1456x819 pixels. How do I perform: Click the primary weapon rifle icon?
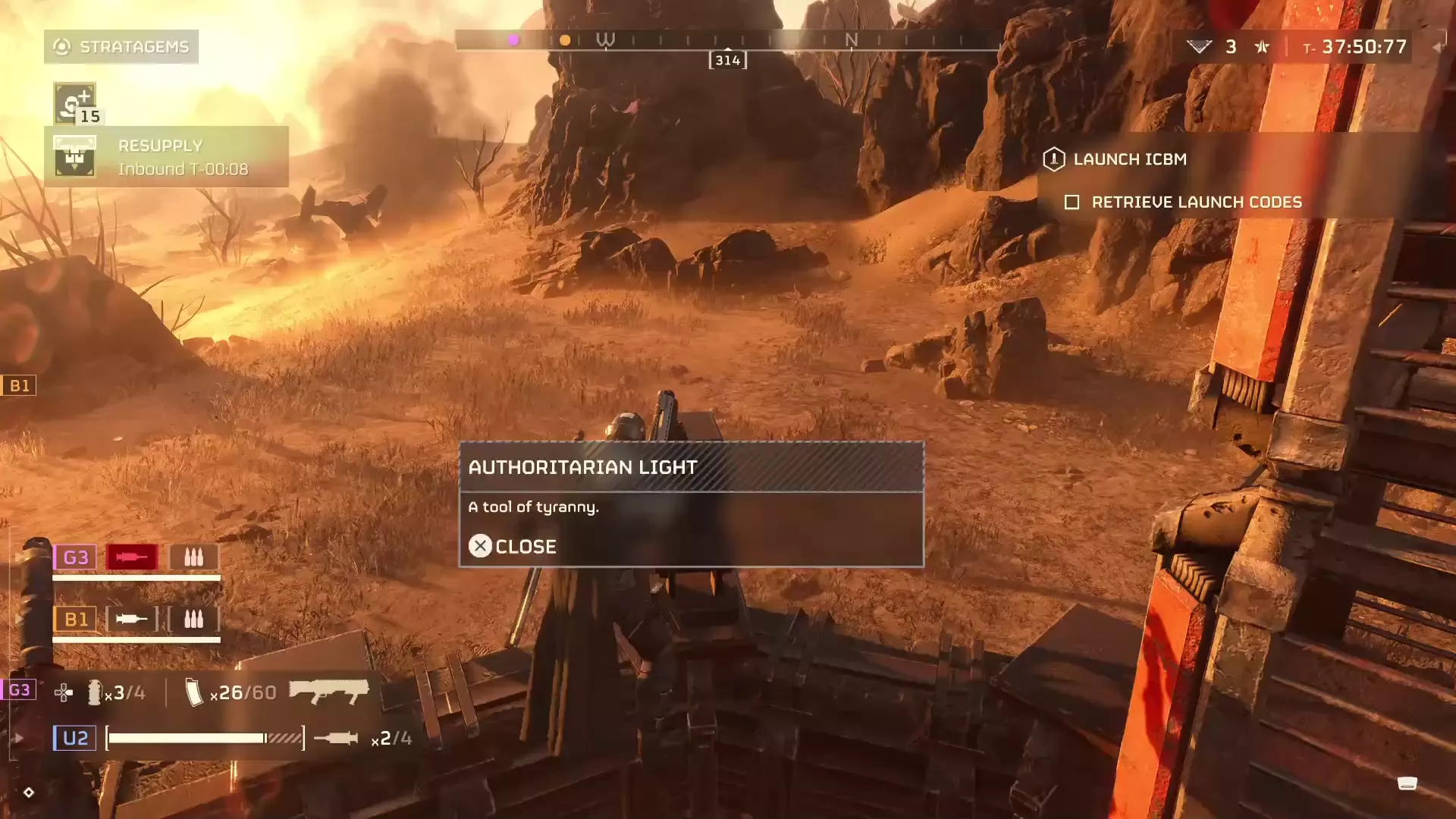point(329,692)
